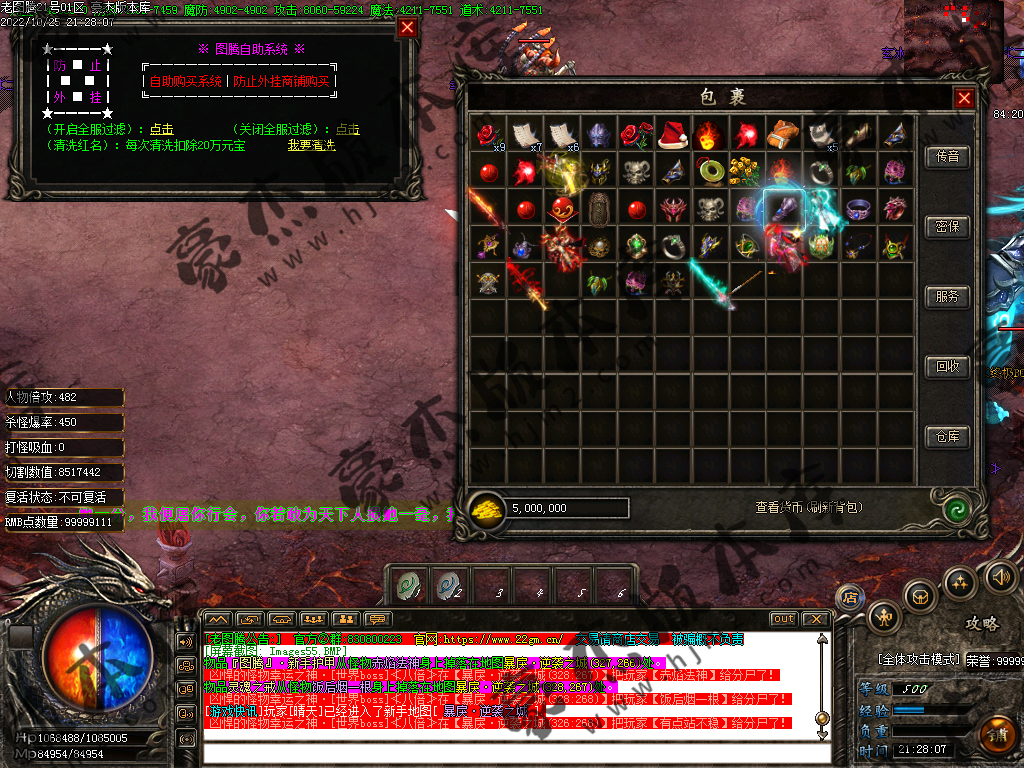The image size is (1024, 768).
Task: Open the 自助购买系统 link
Action: (x=186, y=82)
